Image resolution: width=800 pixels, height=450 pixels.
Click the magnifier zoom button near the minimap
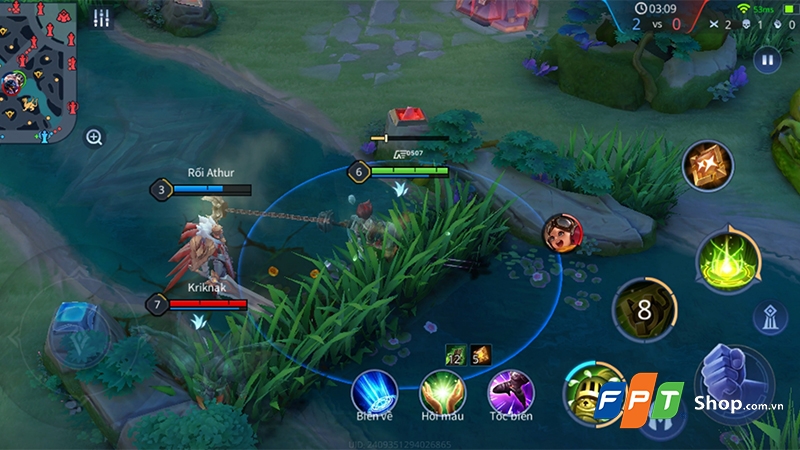point(94,137)
